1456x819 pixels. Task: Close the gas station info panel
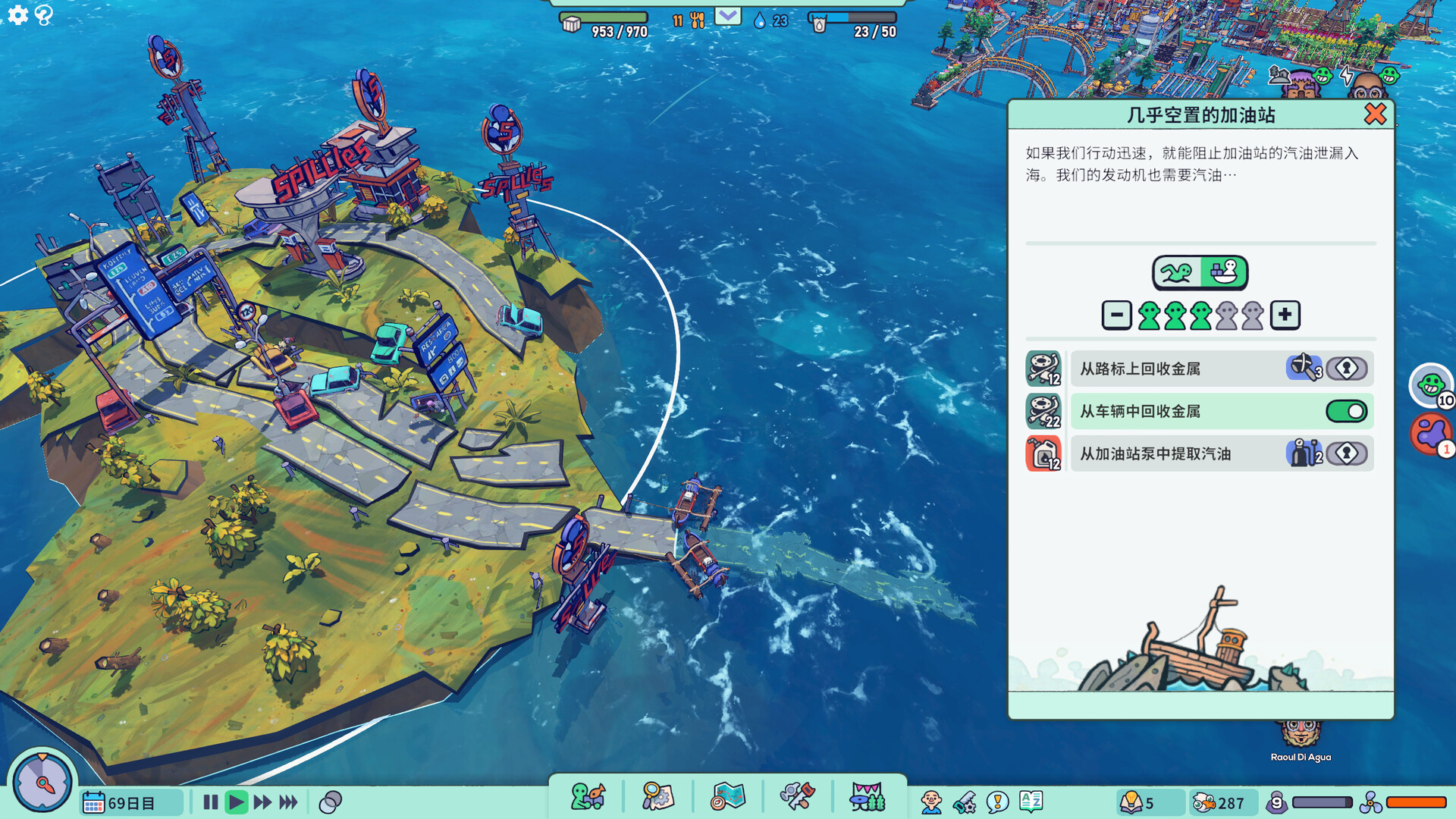coord(1374,115)
